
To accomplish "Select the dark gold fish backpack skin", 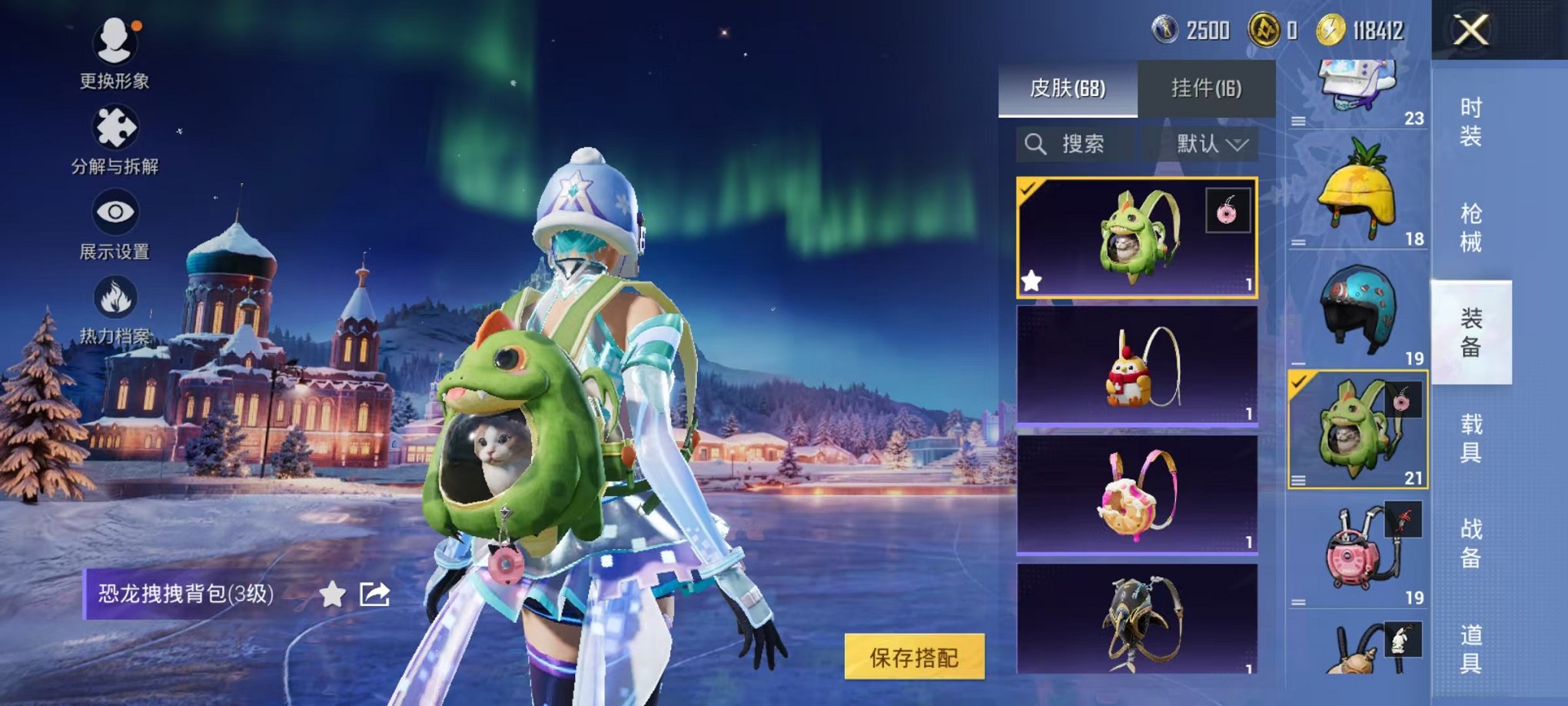I will 1136,619.
